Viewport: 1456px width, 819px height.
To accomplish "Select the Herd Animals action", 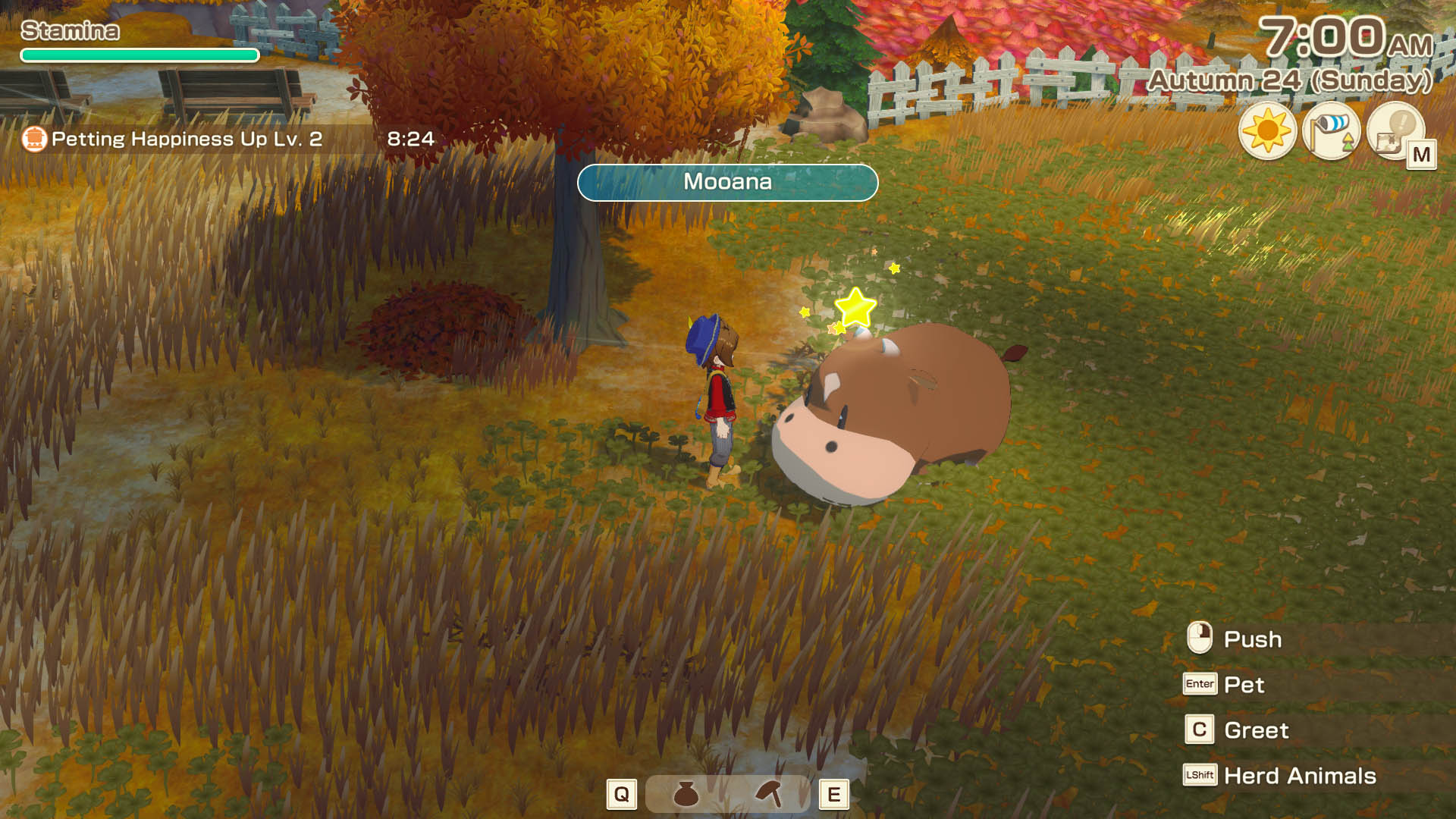I will 1299,776.
